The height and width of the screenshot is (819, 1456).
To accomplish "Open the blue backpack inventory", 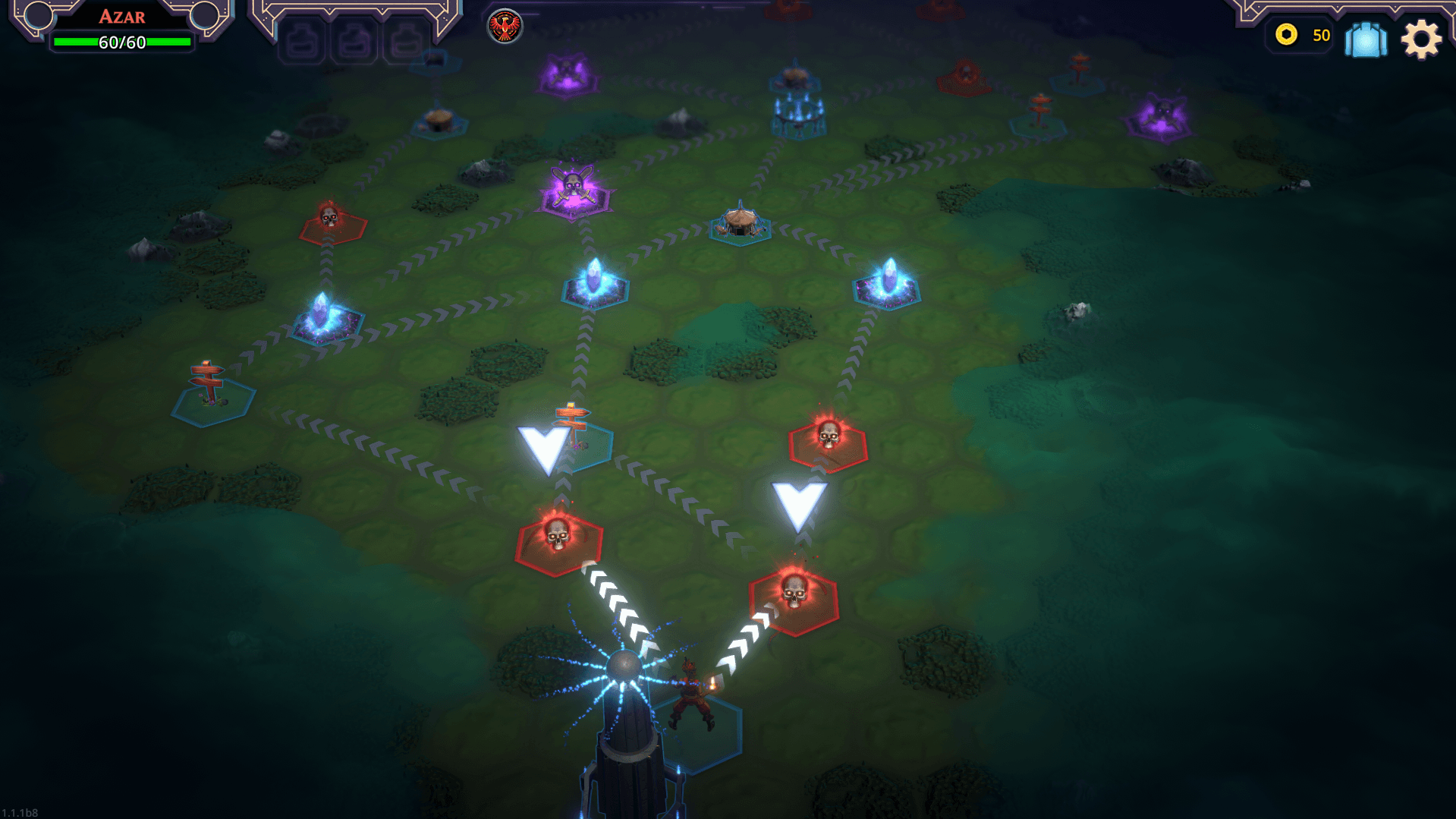I will [1366, 38].
